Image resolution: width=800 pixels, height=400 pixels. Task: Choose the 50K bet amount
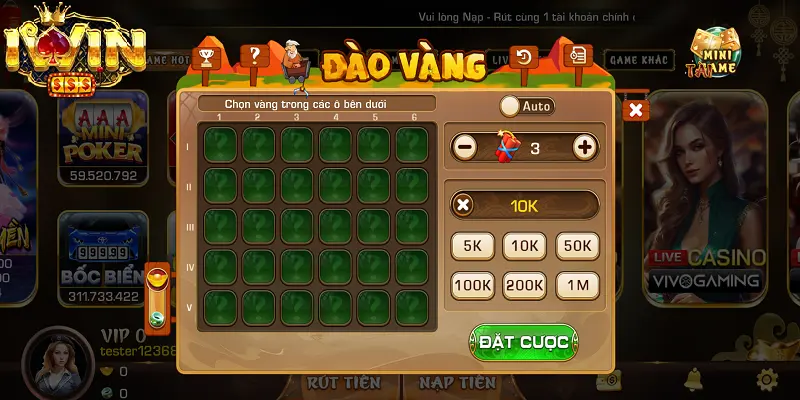pyautogui.click(x=576, y=246)
